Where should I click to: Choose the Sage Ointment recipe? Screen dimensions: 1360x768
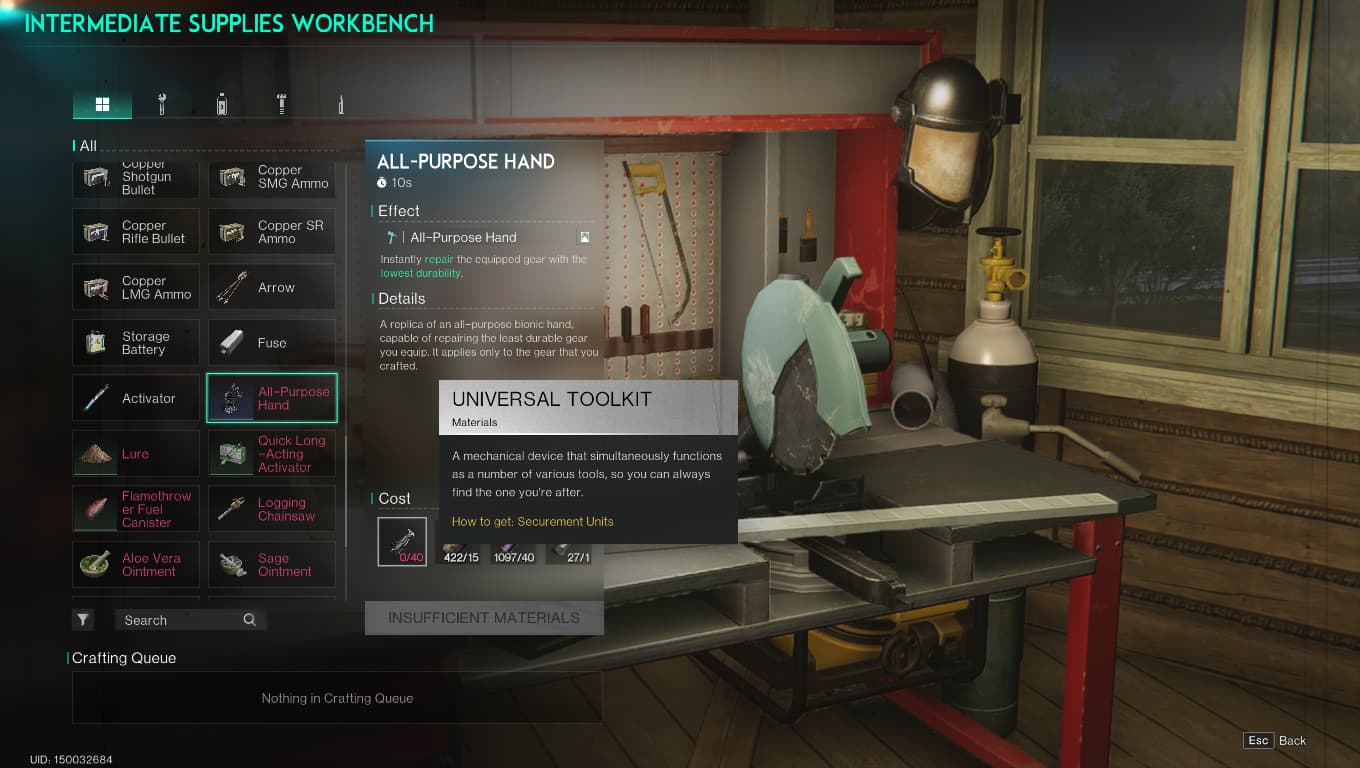pyautogui.click(x=272, y=565)
